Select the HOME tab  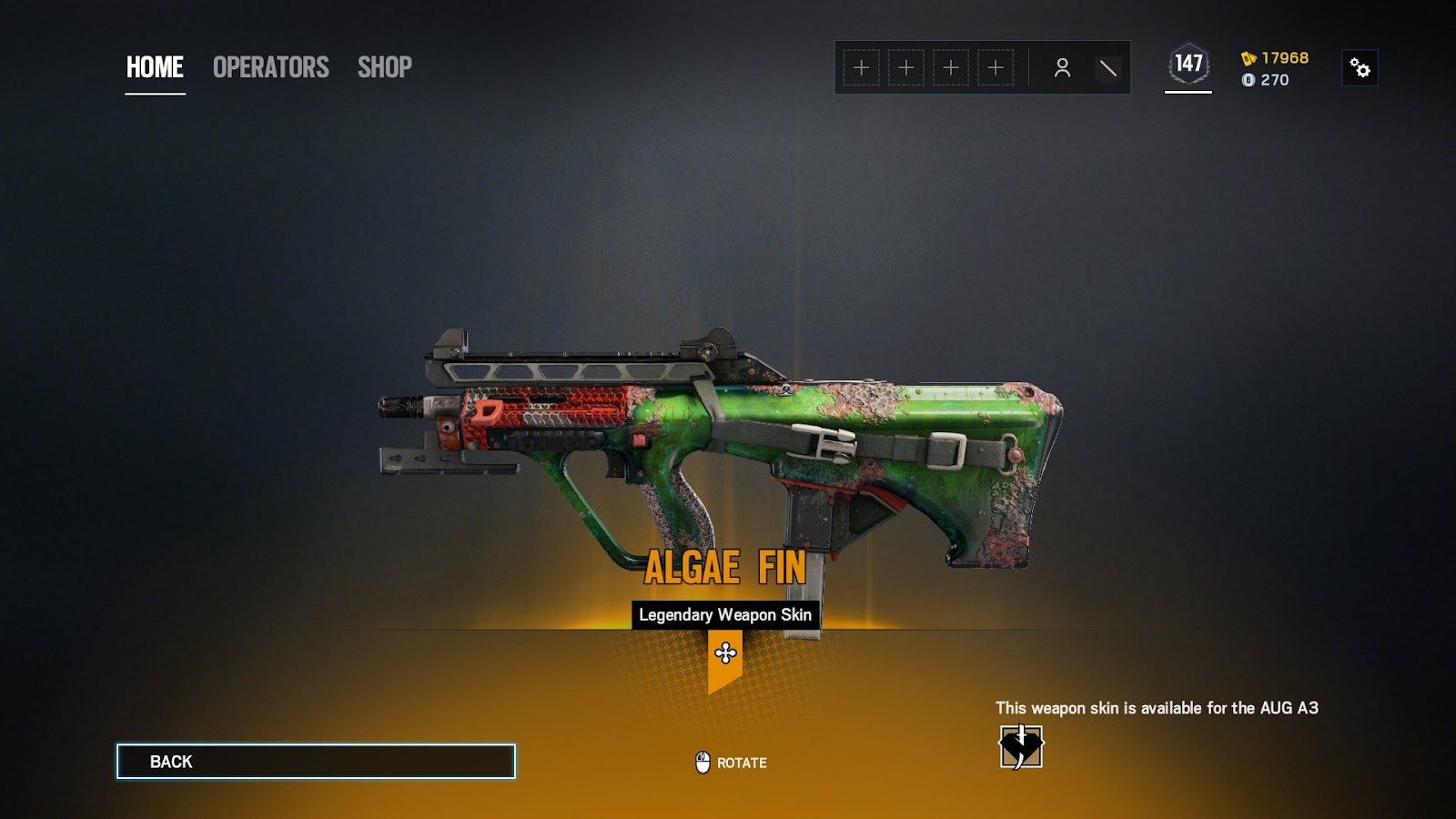pos(154,67)
